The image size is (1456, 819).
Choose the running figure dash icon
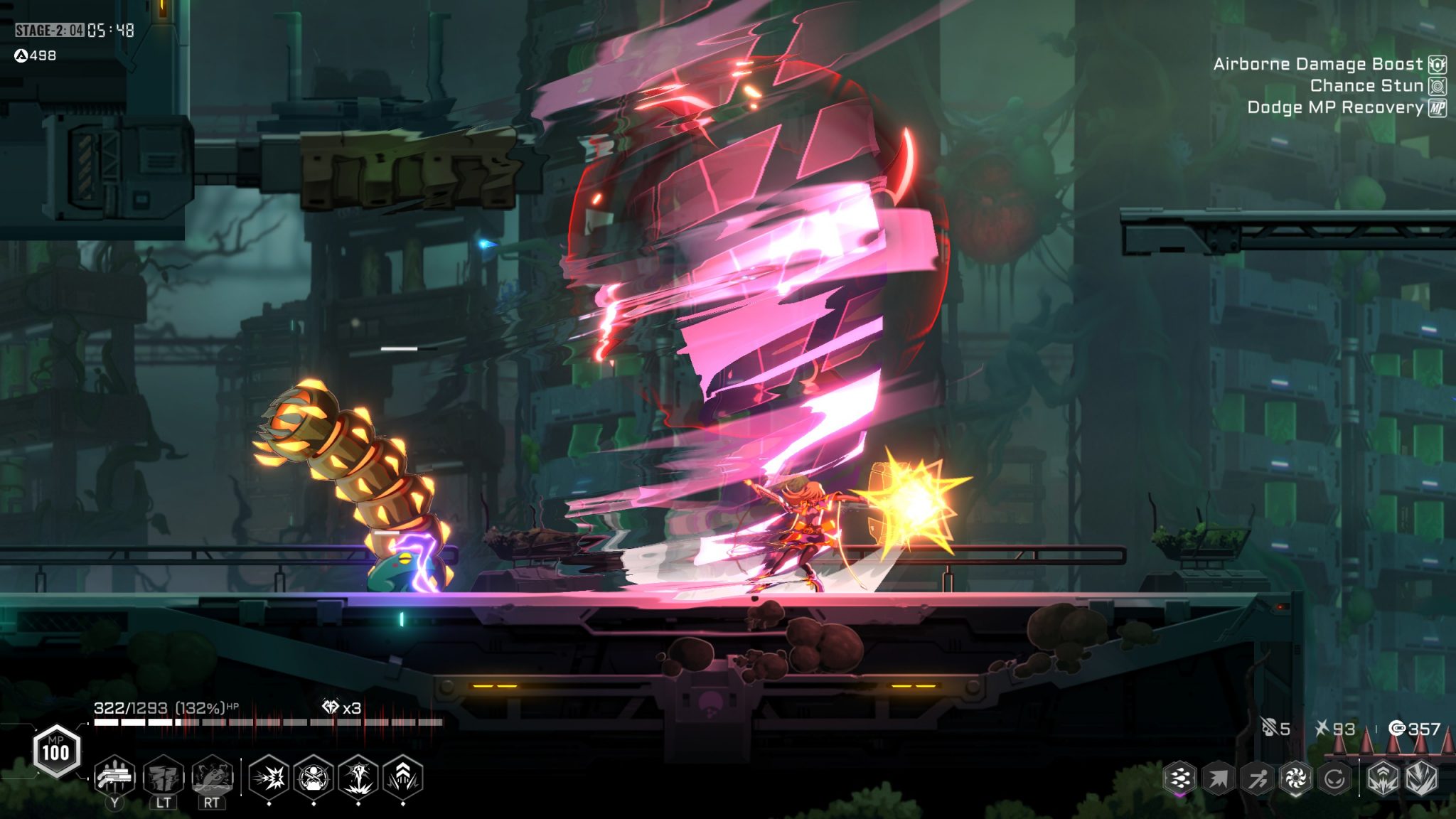pyautogui.click(x=1257, y=778)
